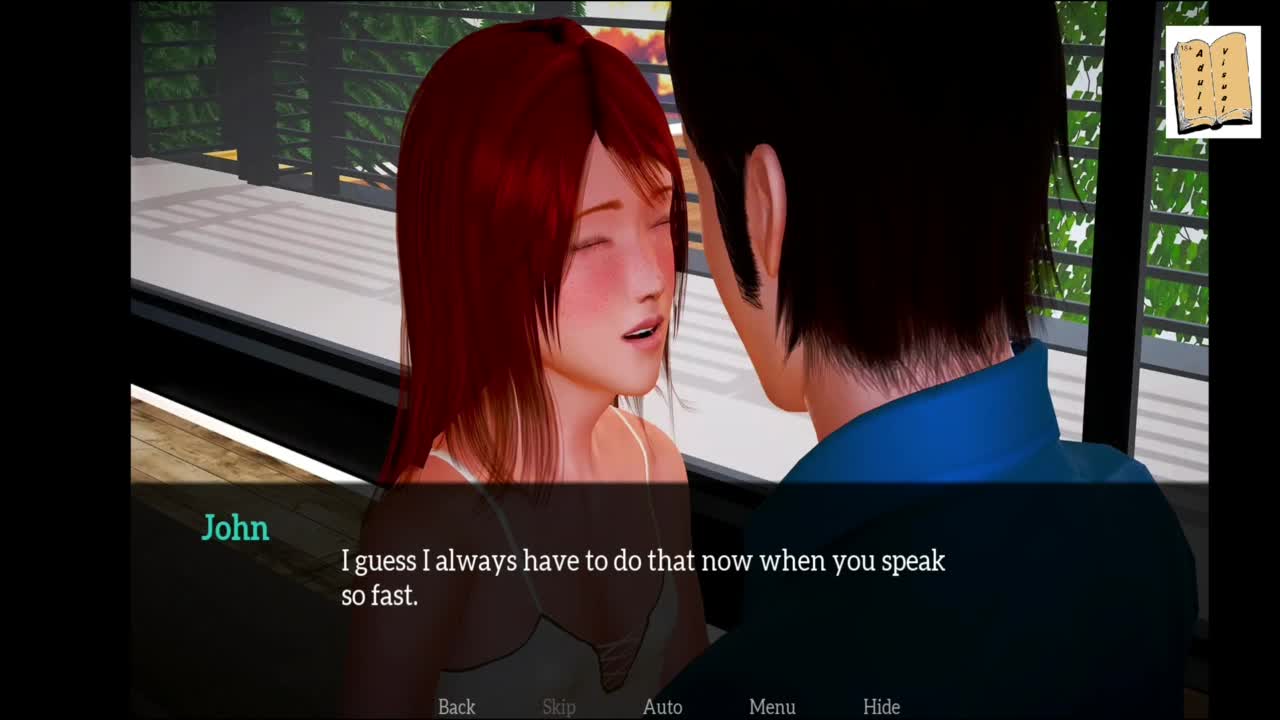The height and width of the screenshot is (720, 1280).
Task: Click the Skip button
Action: tap(559, 707)
